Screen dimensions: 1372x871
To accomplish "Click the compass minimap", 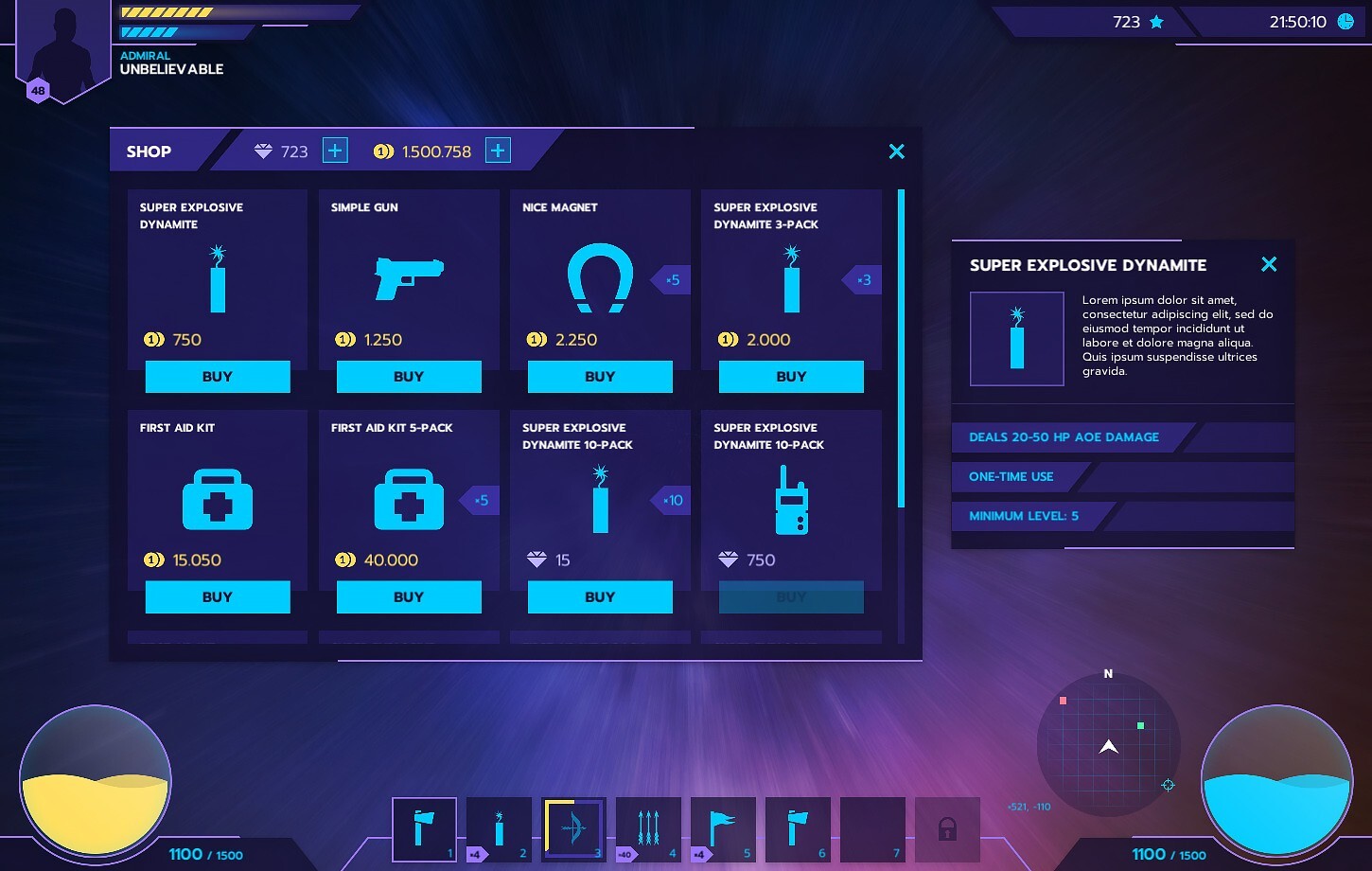I will pos(1108,748).
